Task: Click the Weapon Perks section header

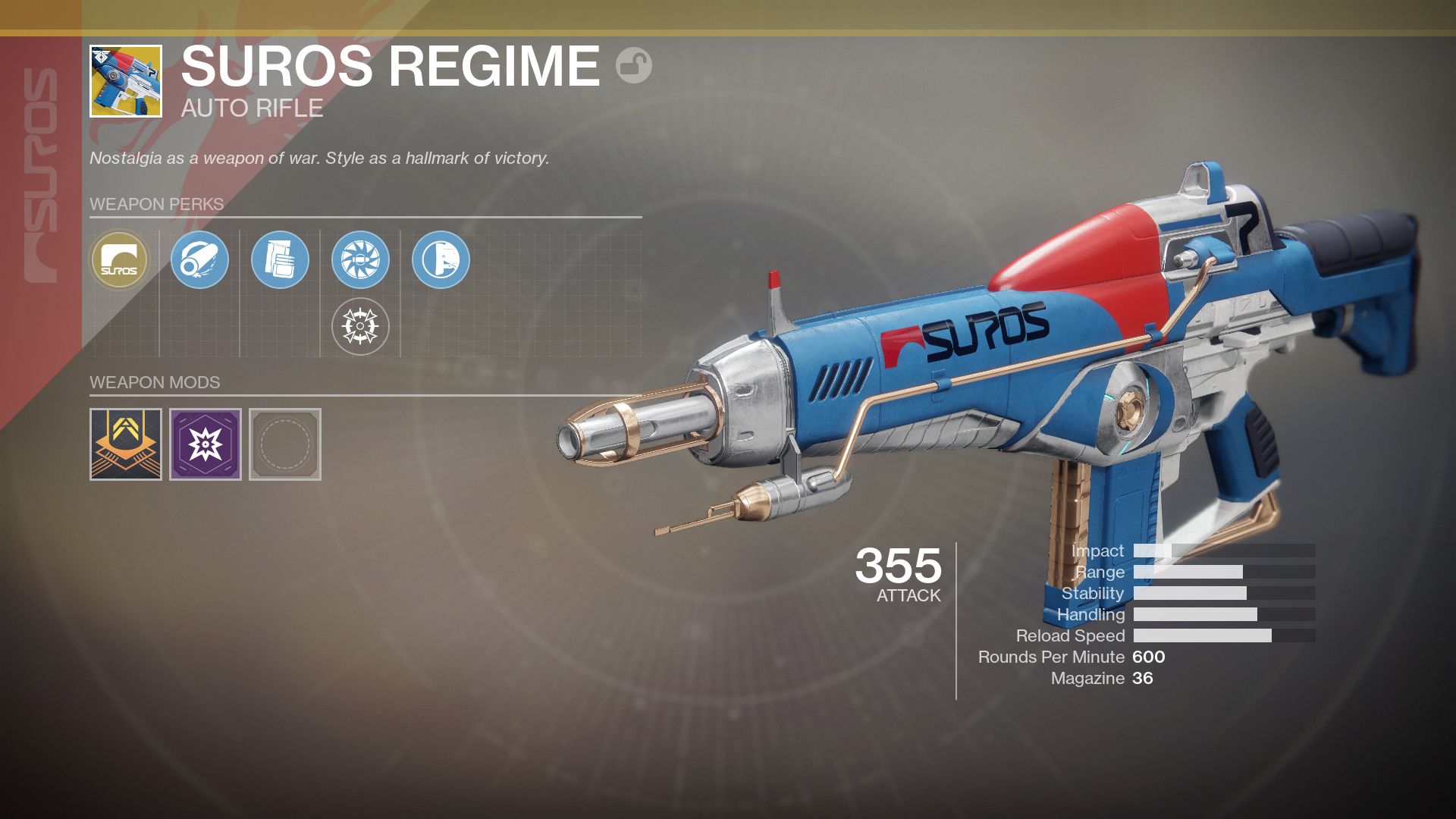Action: (155, 205)
